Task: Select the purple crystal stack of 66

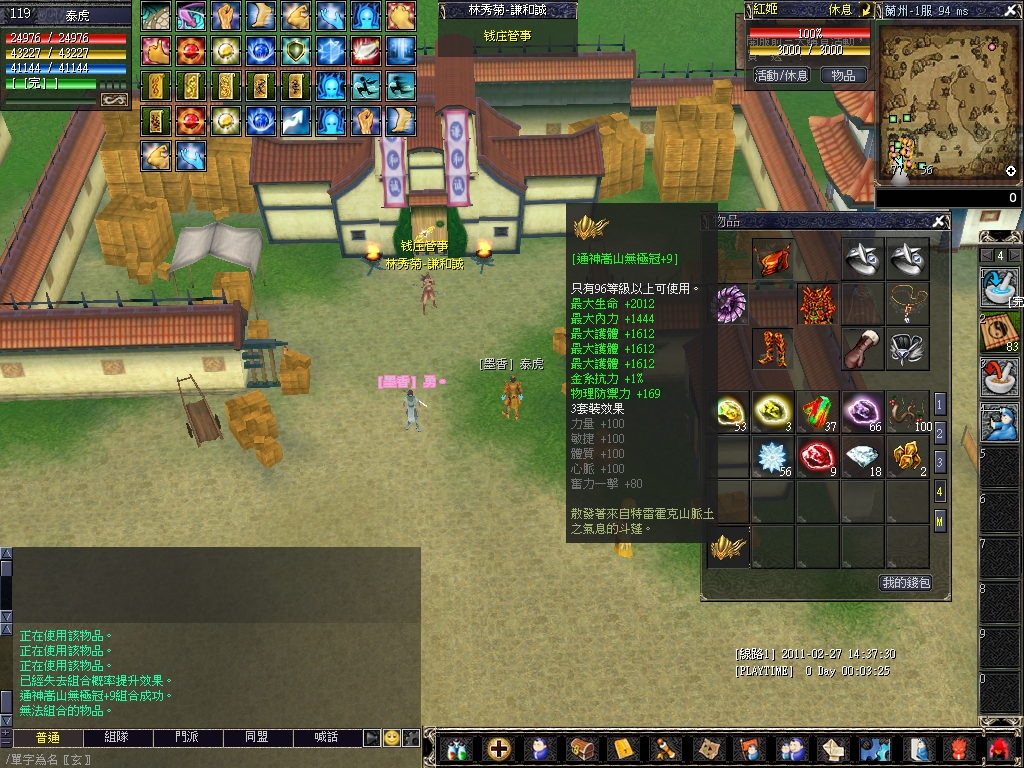Action: [862, 411]
